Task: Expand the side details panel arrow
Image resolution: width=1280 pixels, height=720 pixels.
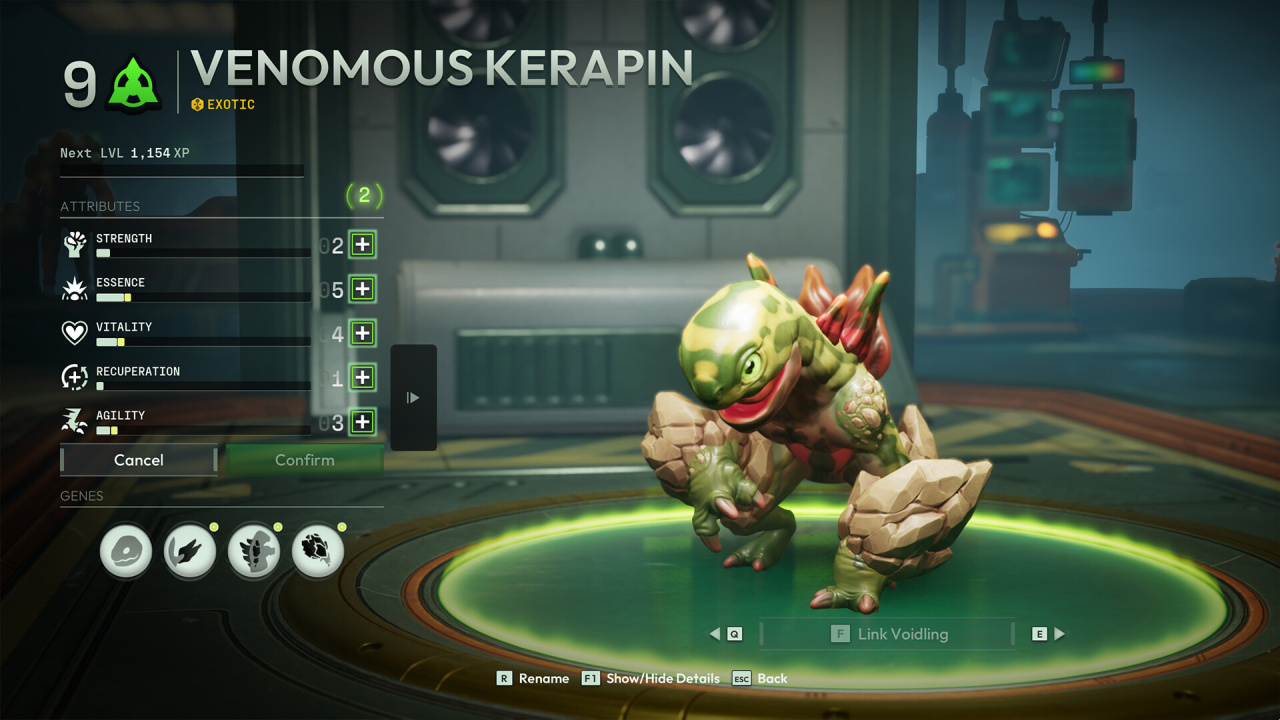Action: (413, 398)
